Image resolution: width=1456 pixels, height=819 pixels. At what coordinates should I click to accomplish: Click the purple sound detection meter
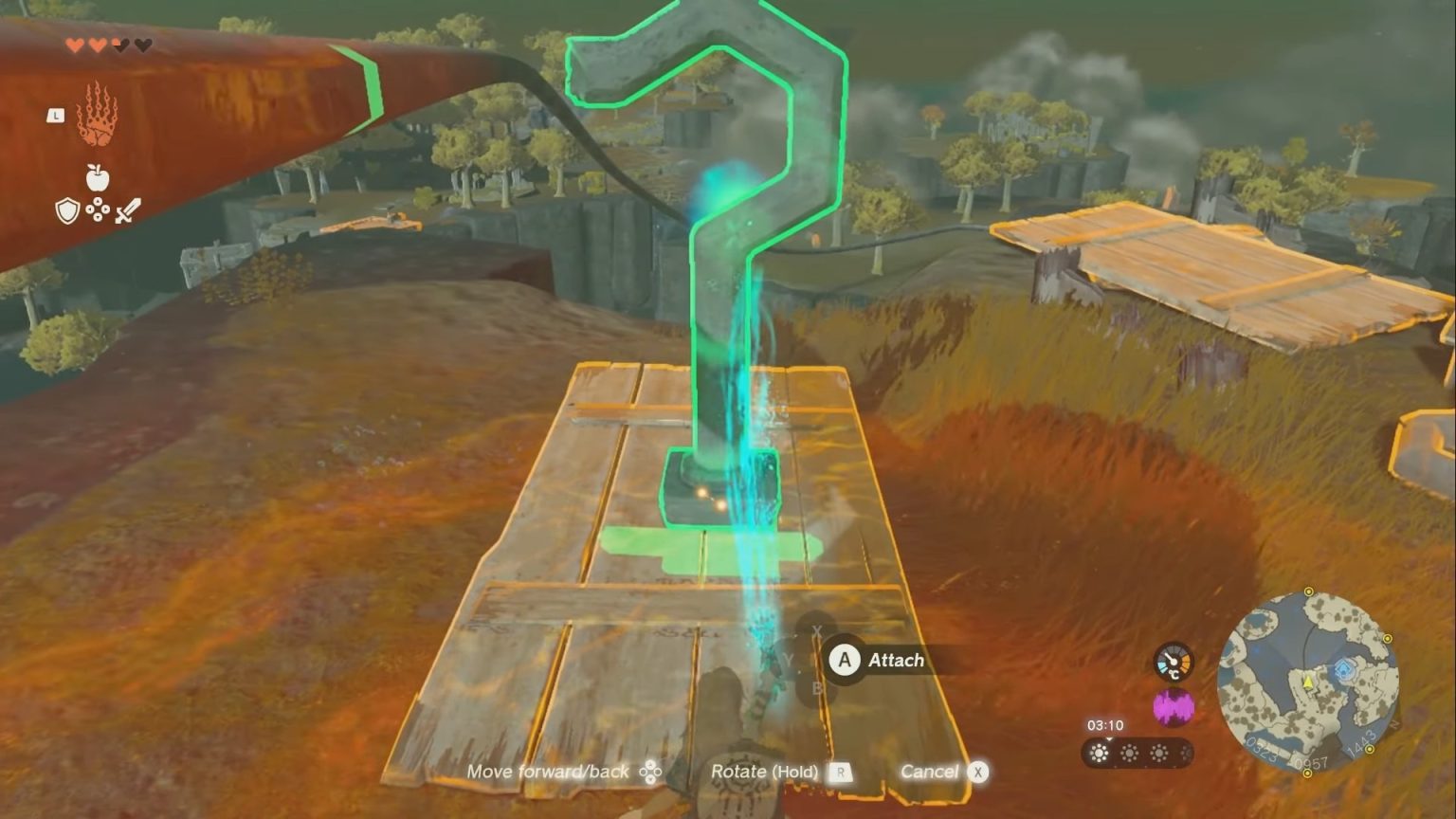pos(1174,706)
